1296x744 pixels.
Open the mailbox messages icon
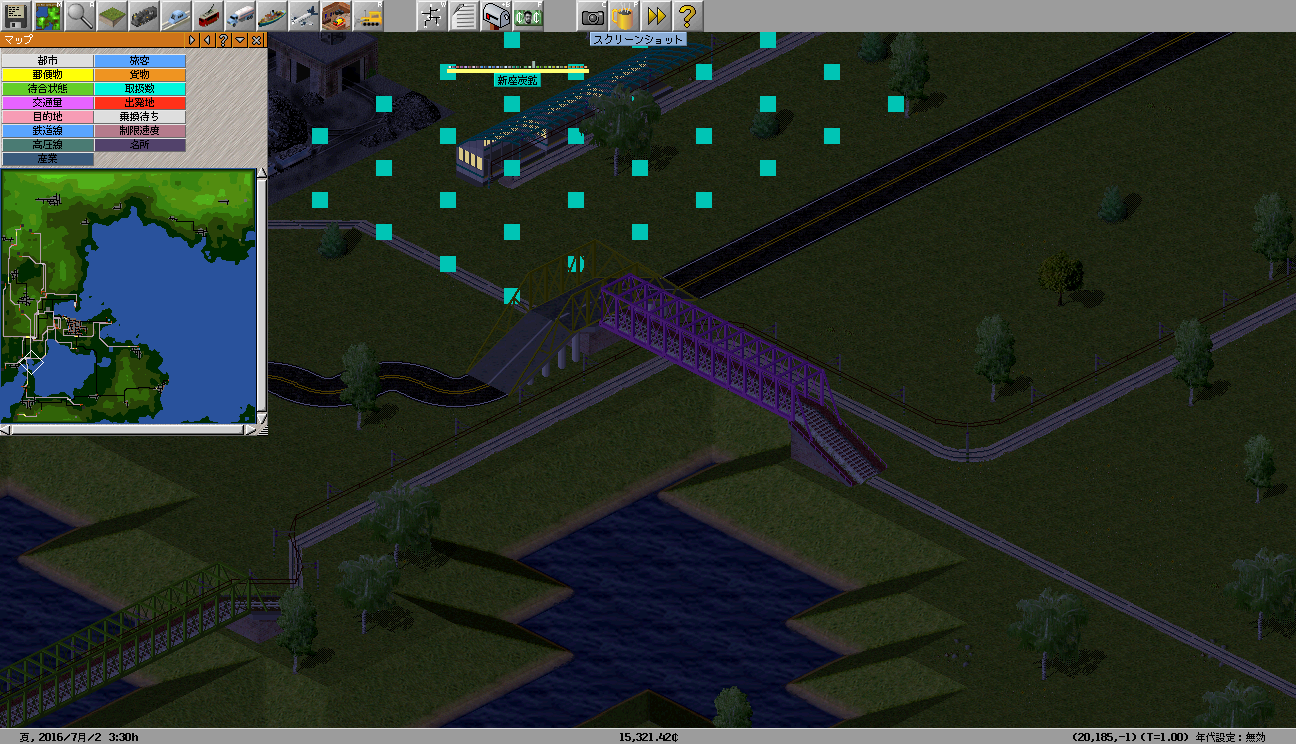(496, 16)
